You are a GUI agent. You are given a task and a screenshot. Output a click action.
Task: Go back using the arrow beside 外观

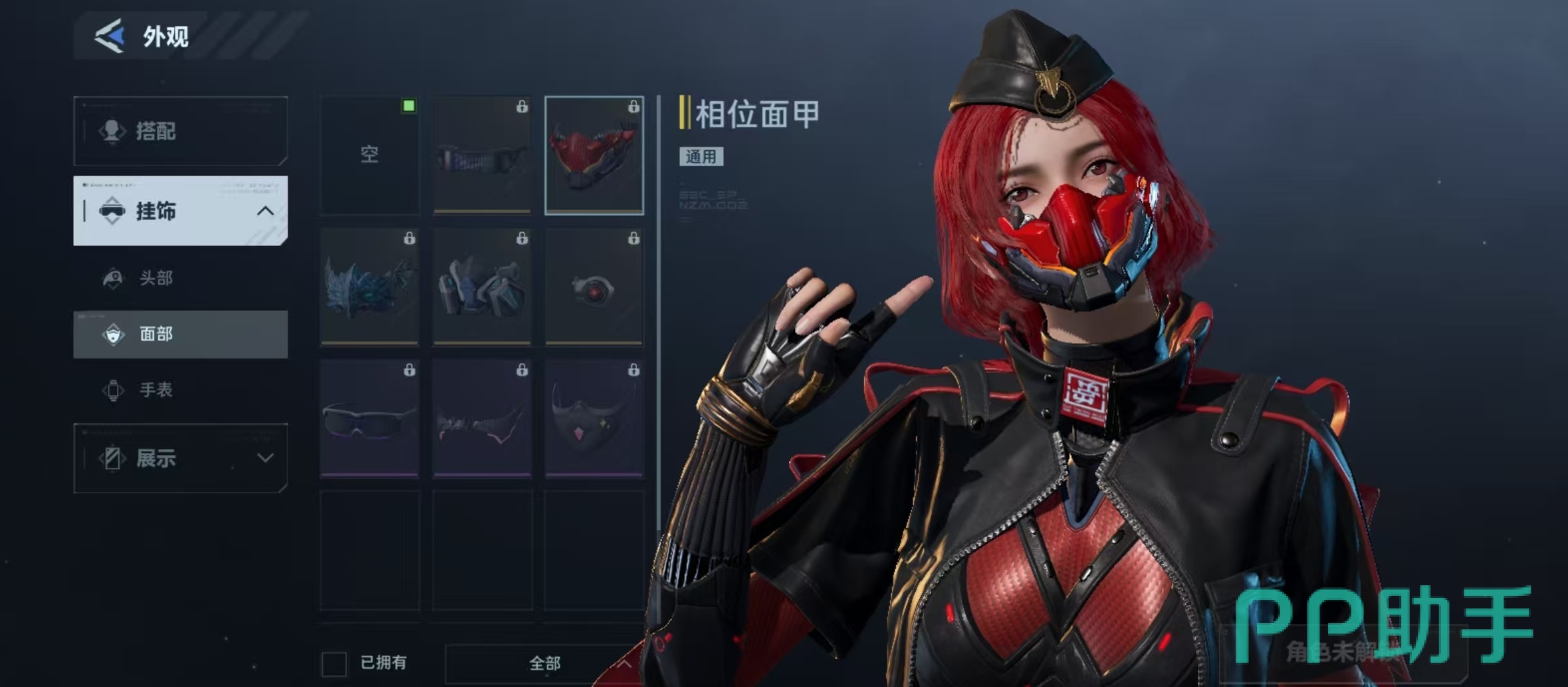tap(110, 36)
